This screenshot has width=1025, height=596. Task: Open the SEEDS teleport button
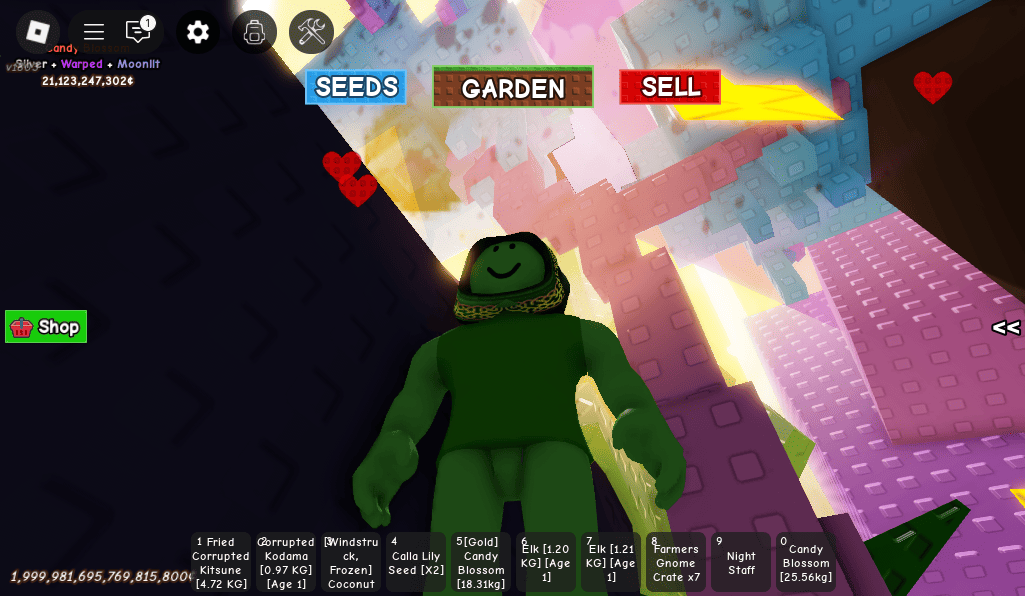(356, 87)
